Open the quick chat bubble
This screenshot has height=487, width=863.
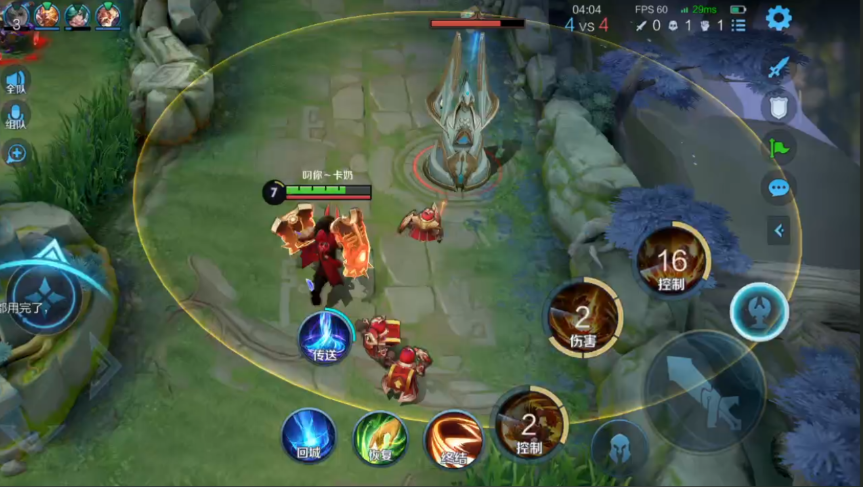(778, 188)
